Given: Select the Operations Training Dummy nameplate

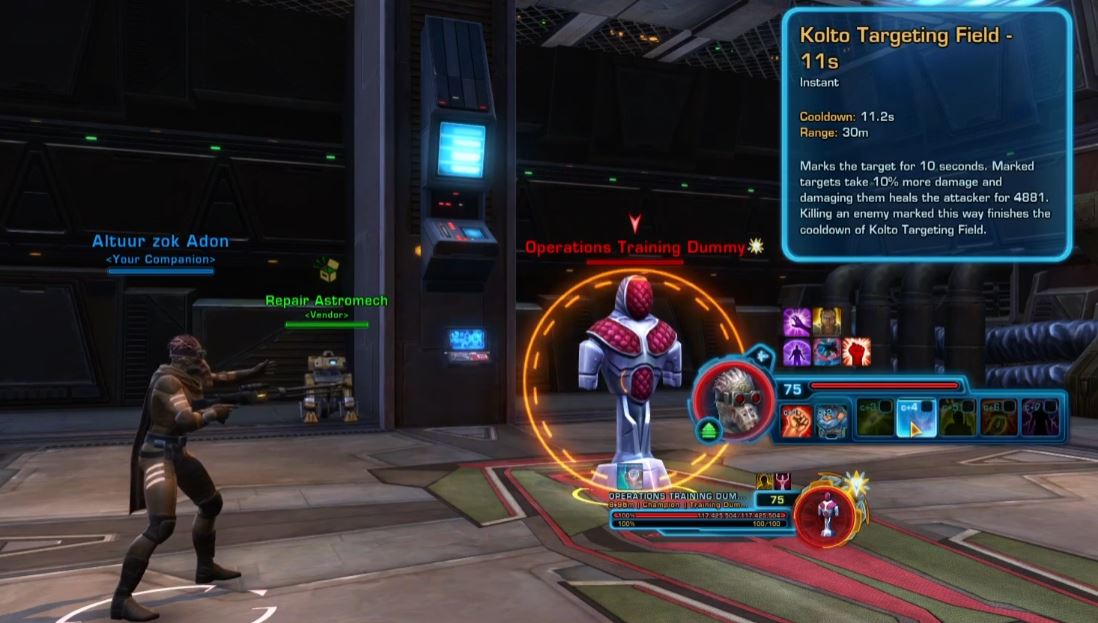Looking at the screenshot, I should pos(634,247).
